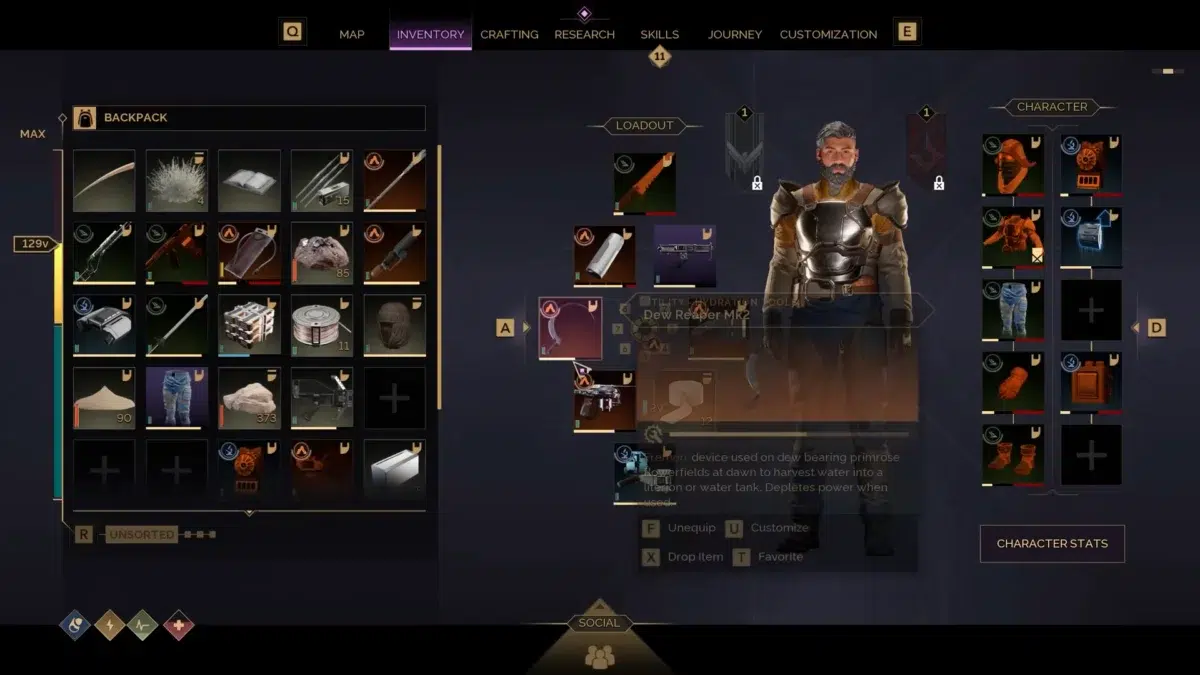Switch to the Customization tab
The width and height of the screenshot is (1200, 675).
pyautogui.click(x=828, y=34)
